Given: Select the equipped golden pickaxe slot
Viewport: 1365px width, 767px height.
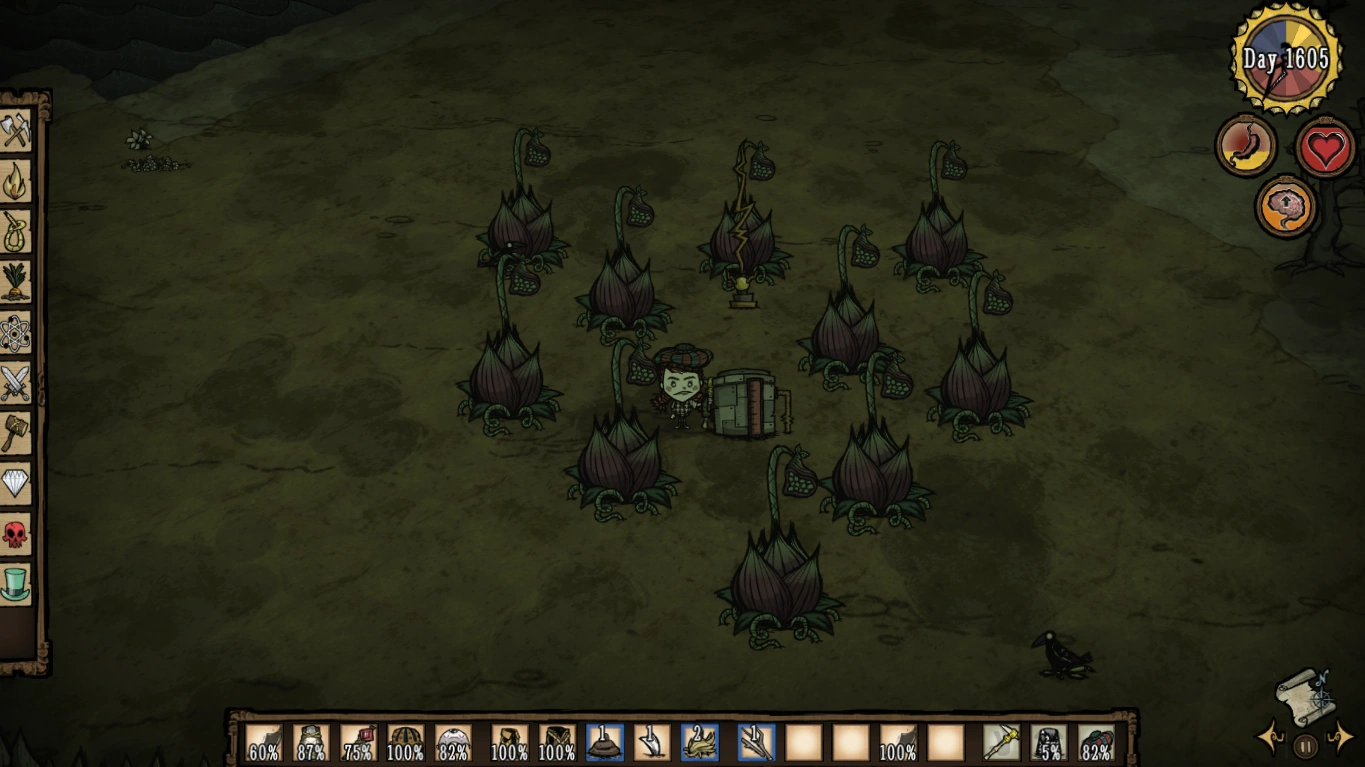Looking at the screenshot, I should point(1001,743).
